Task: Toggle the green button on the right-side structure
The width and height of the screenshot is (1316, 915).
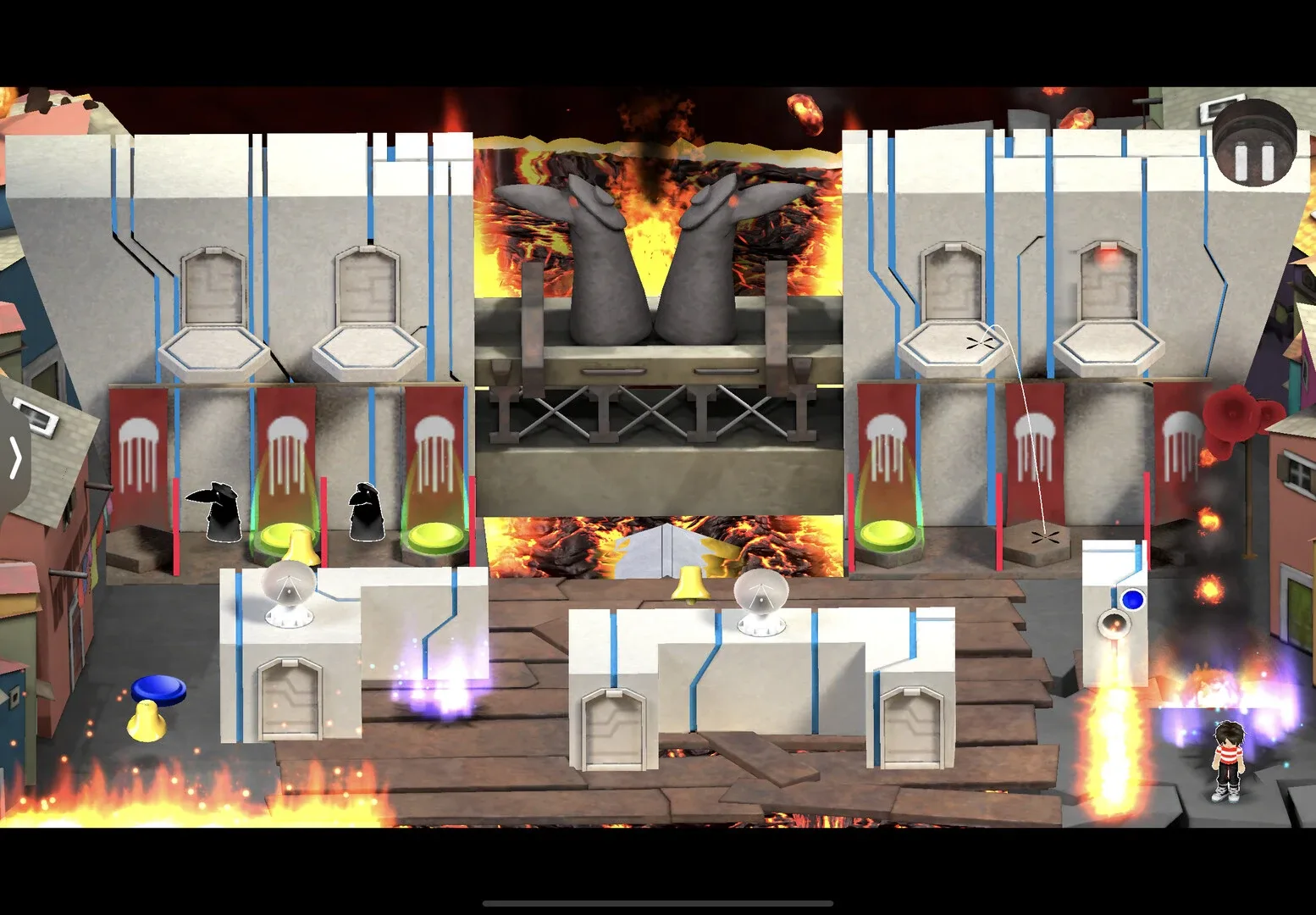Action: click(885, 532)
